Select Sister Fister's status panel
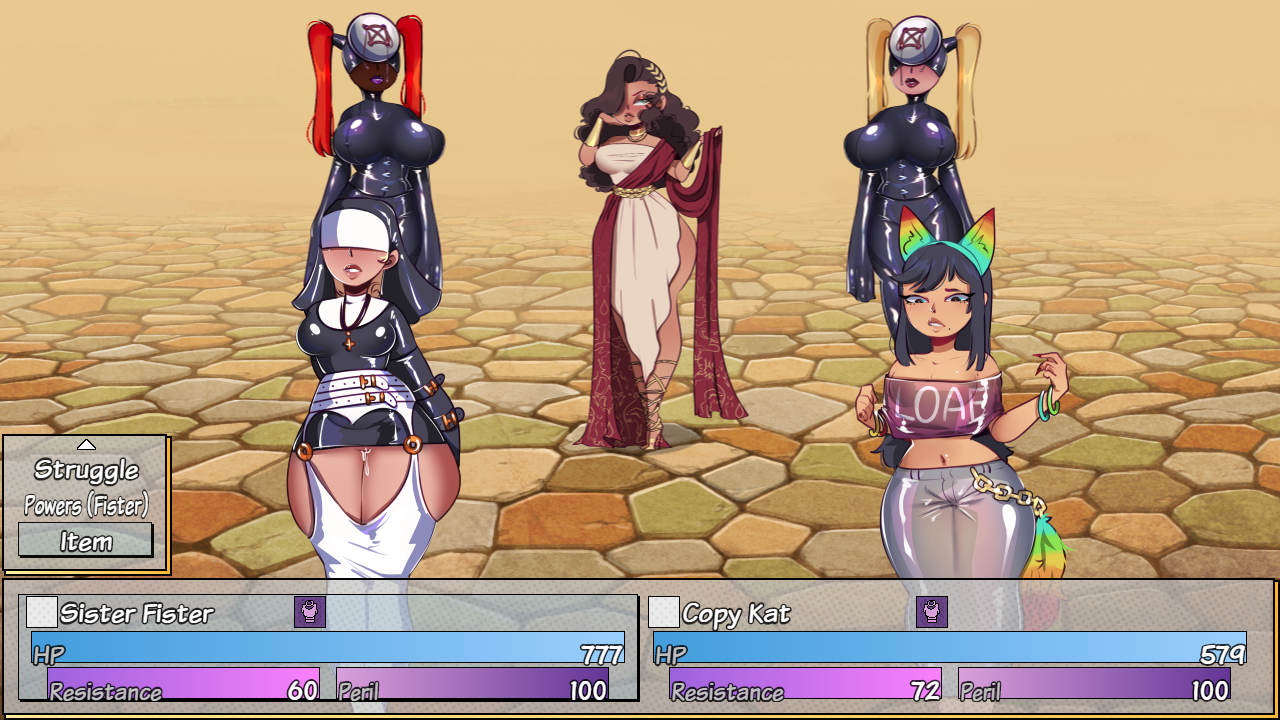The image size is (1280, 720). tap(328, 648)
